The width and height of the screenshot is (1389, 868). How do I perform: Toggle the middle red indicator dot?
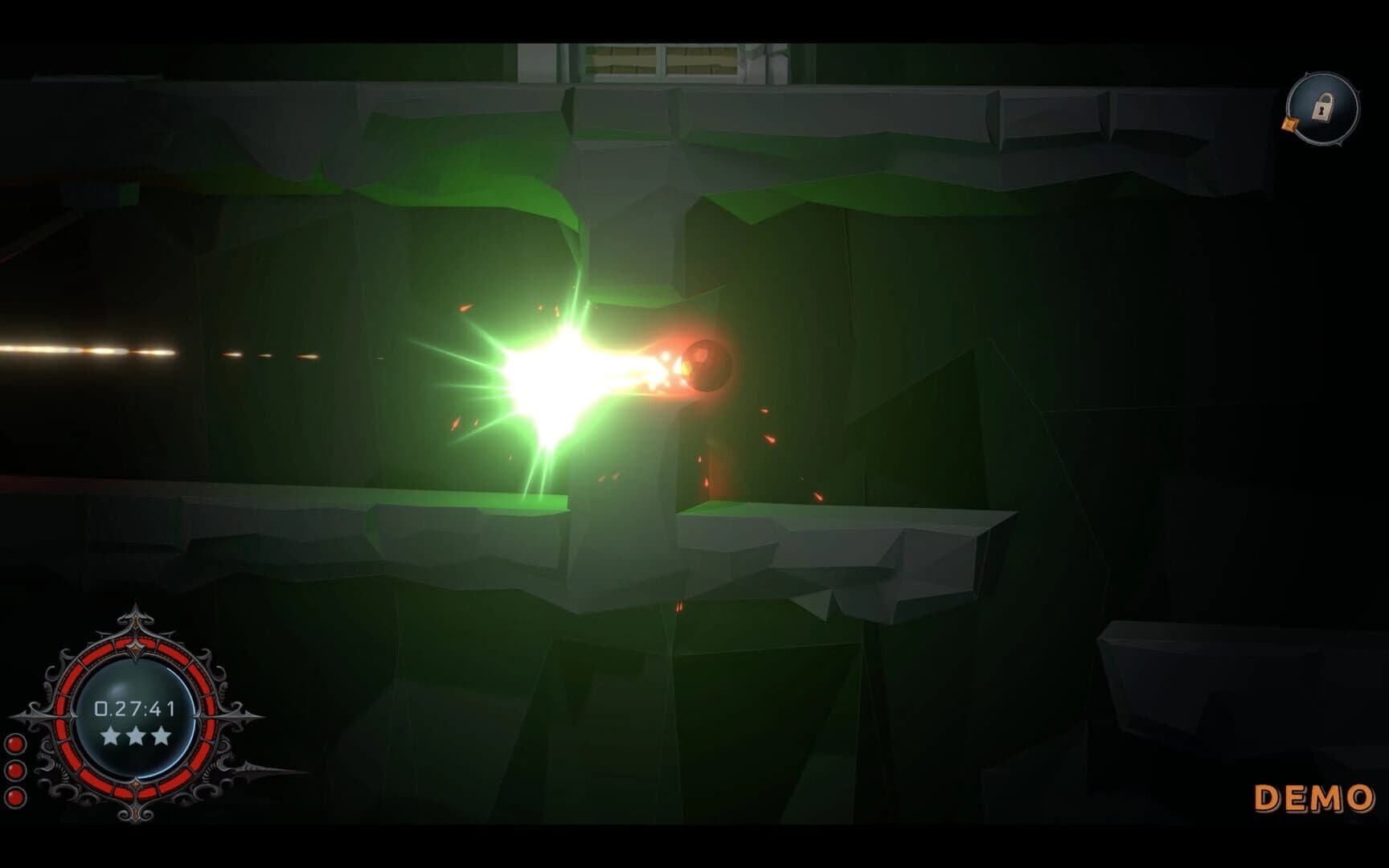pos(14,769)
